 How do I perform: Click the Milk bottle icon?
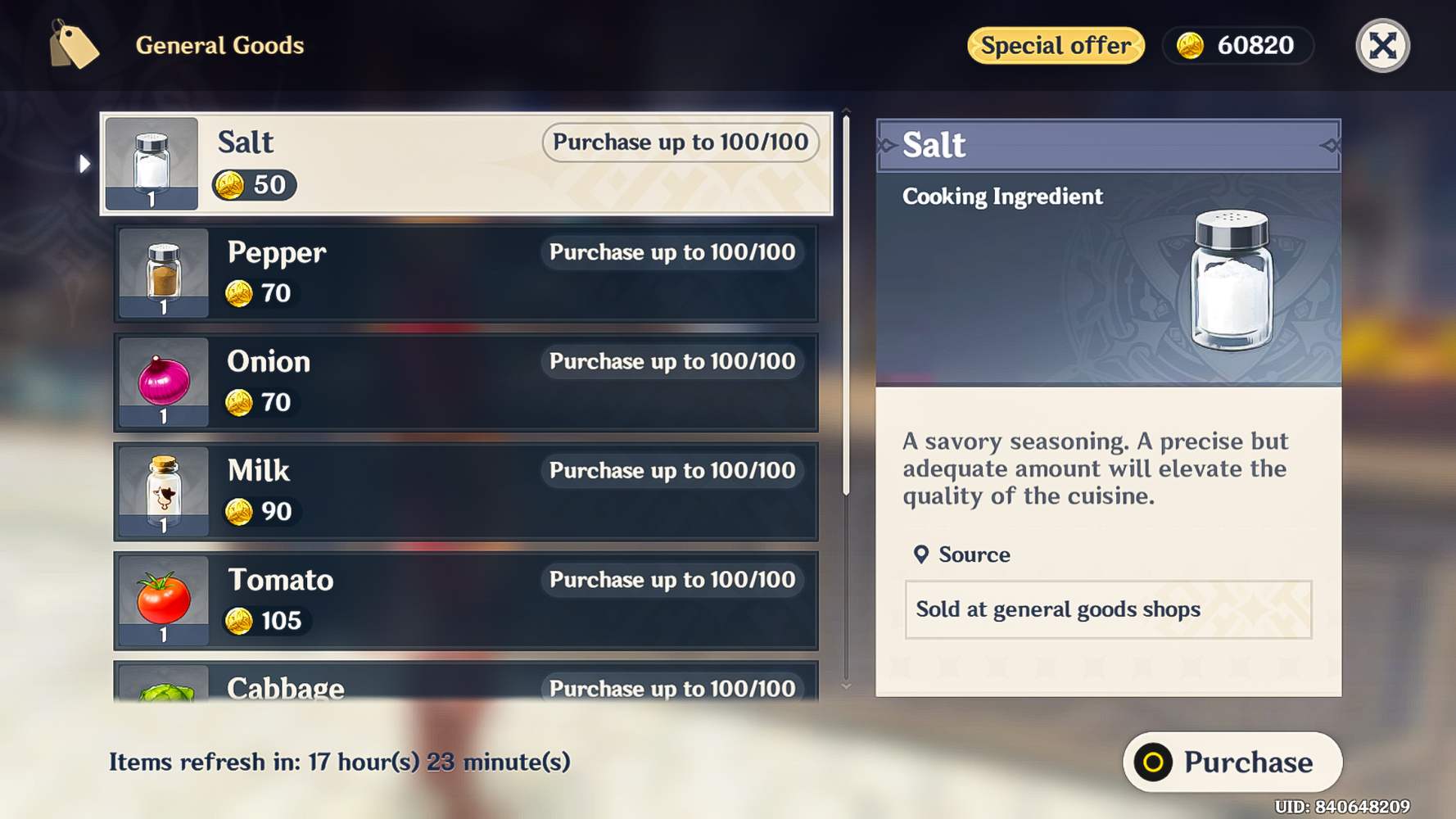tap(163, 490)
